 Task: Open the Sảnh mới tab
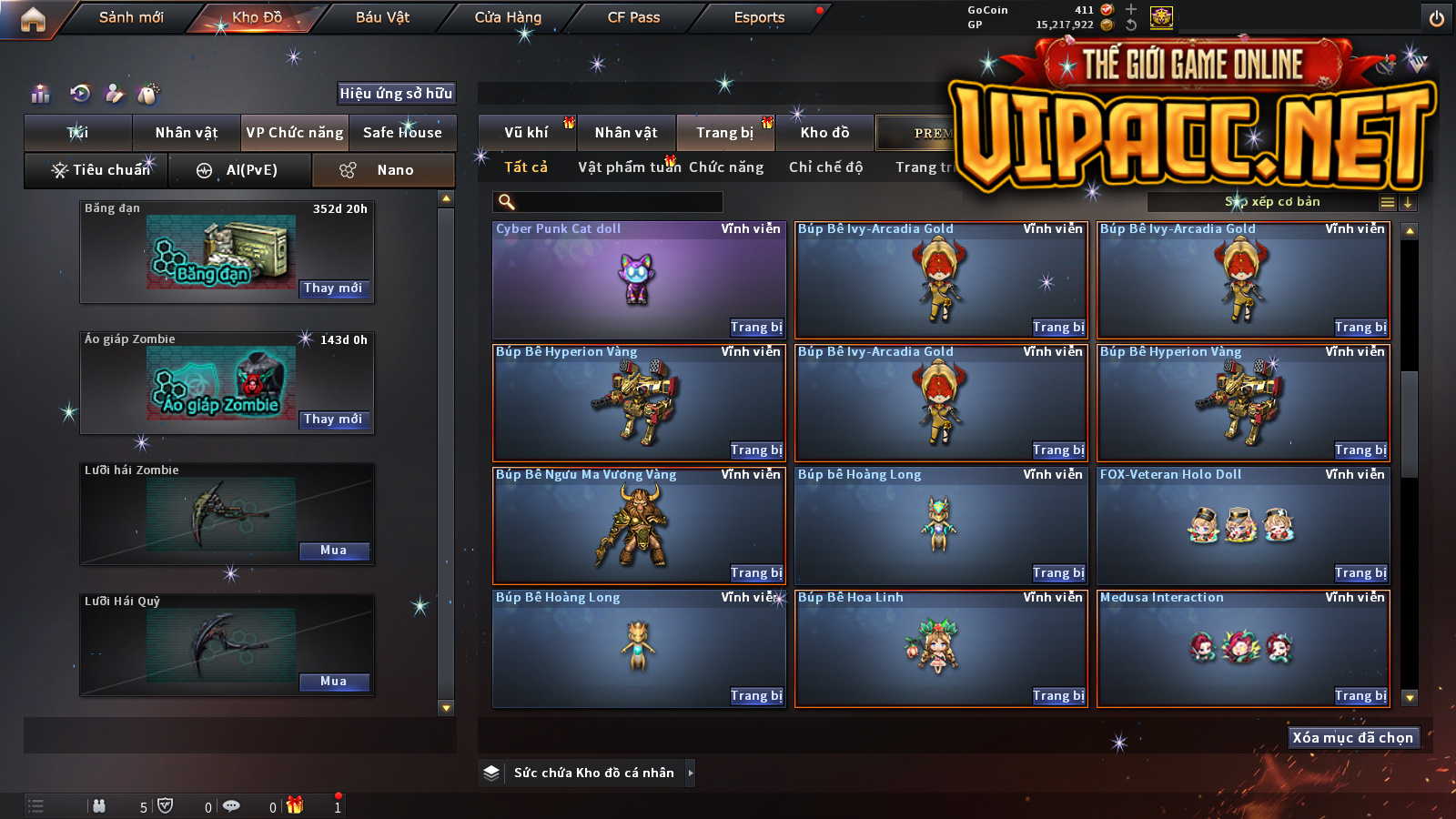point(131,17)
